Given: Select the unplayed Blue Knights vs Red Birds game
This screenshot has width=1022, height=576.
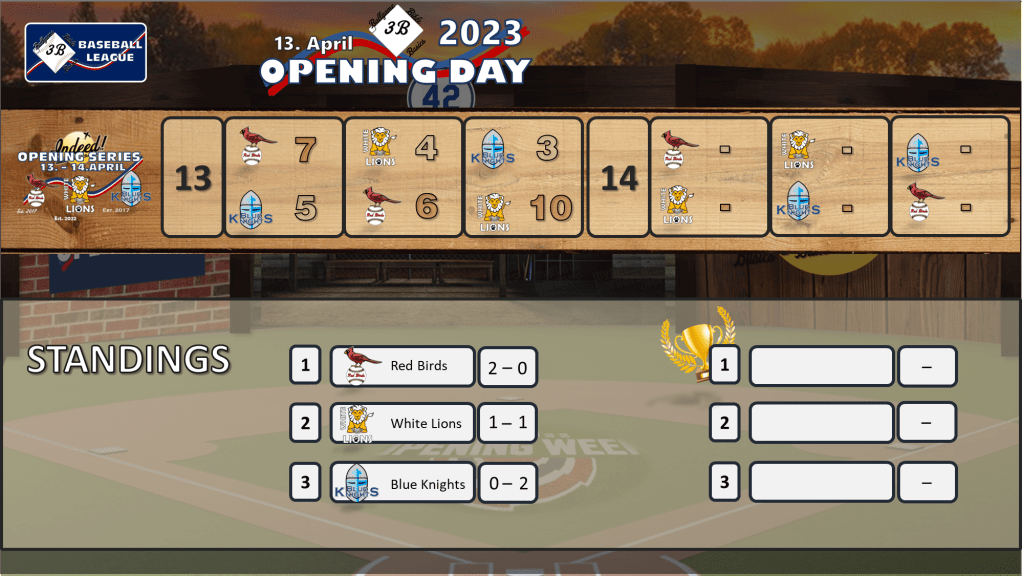Looking at the screenshot, I should click(949, 178).
